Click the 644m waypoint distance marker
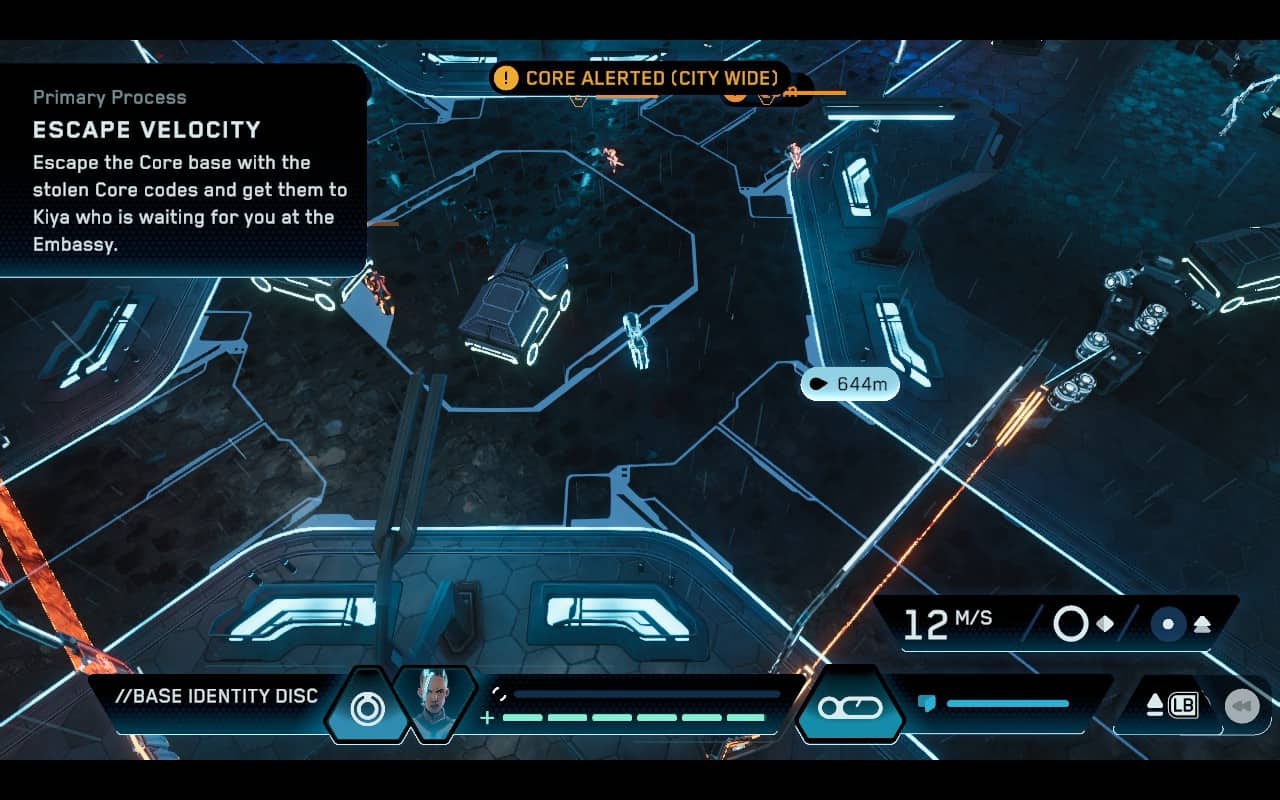The image size is (1280, 800). coord(849,383)
